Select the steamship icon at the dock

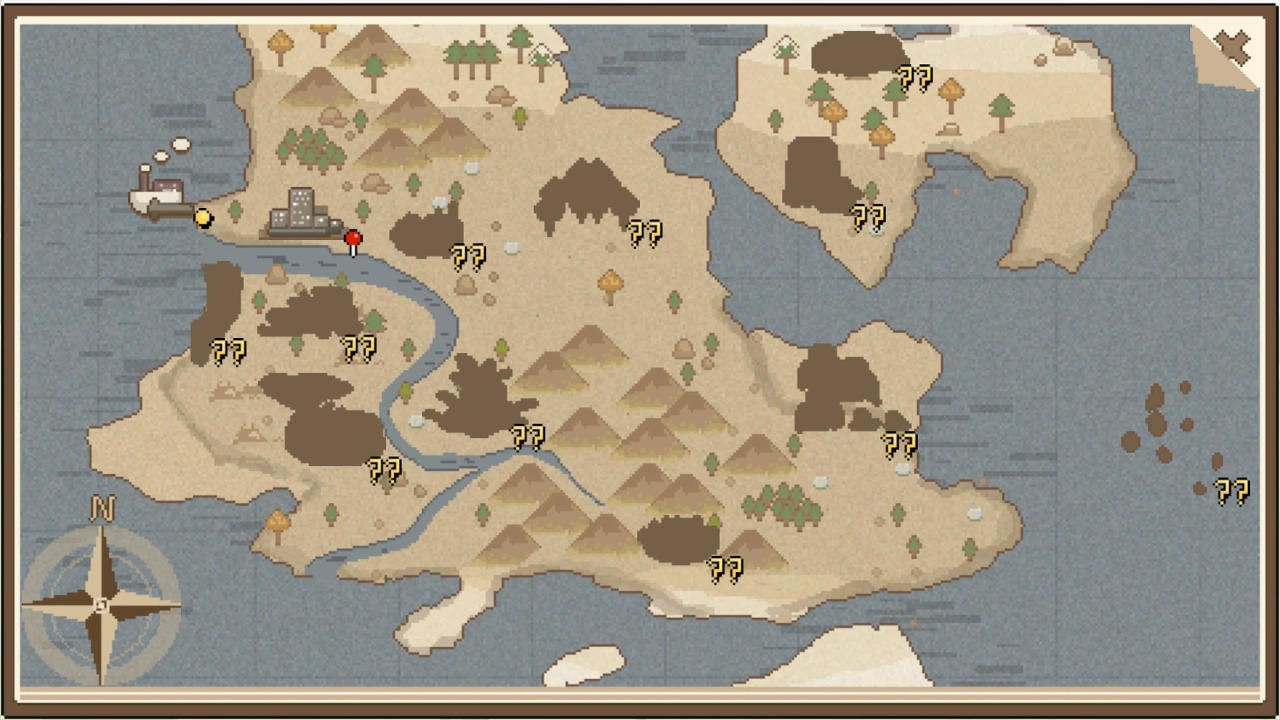coord(160,193)
